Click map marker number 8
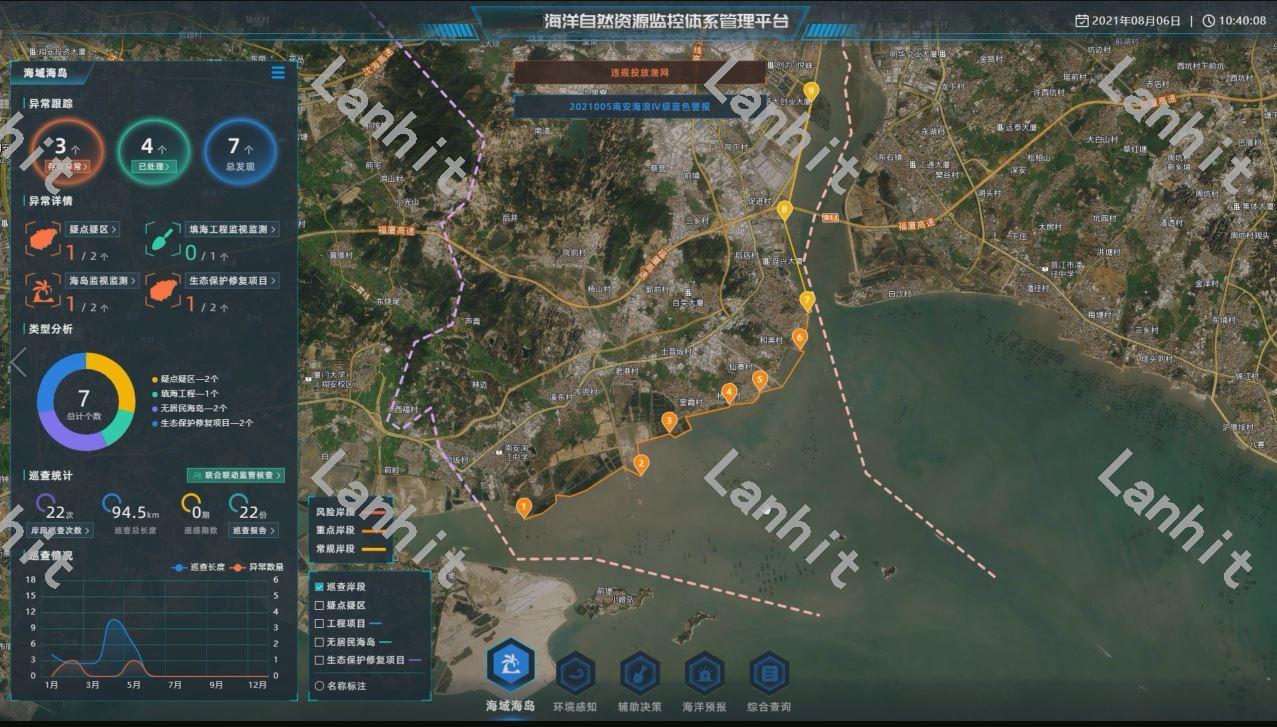The image size is (1277, 727). coord(784,210)
